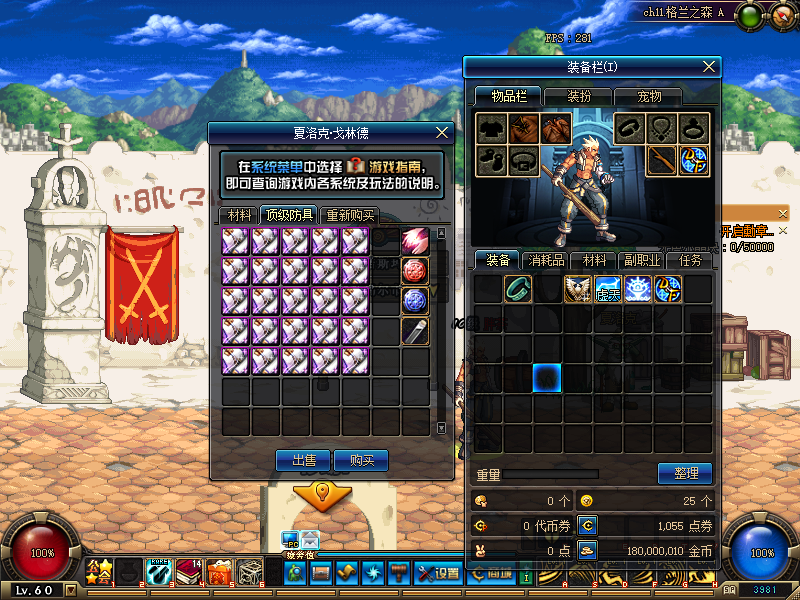The height and width of the screenshot is (600, 800).
Task: Click the 购买 buy button
Action: [361, 460]
